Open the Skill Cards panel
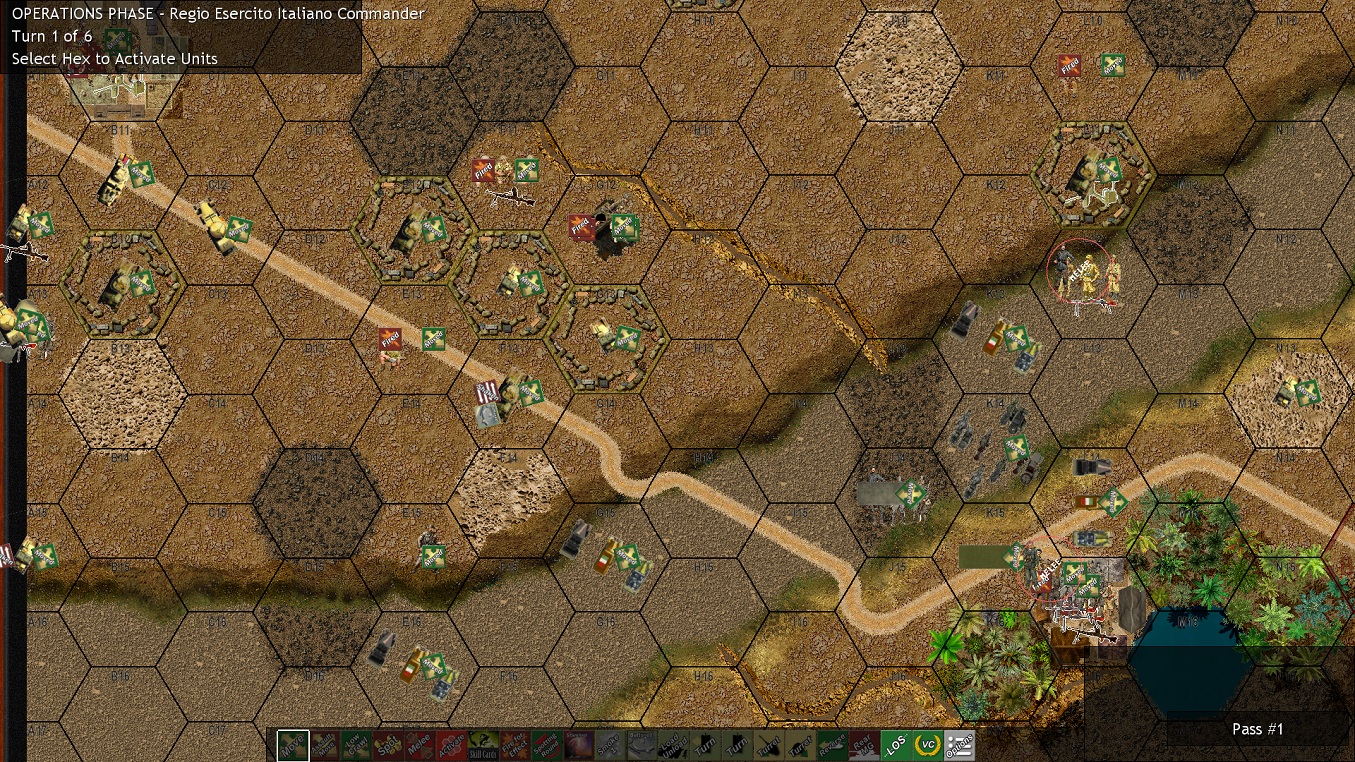 [x=482, y=746]
